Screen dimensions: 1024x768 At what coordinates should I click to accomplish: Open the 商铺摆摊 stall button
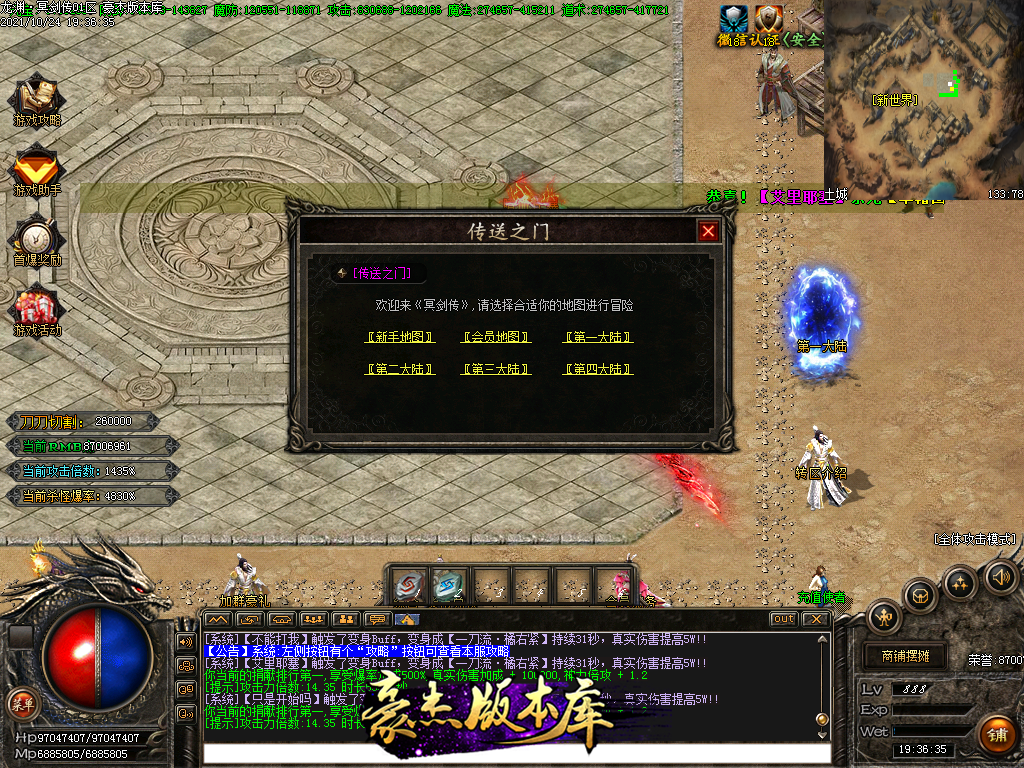tap(905, 656)
